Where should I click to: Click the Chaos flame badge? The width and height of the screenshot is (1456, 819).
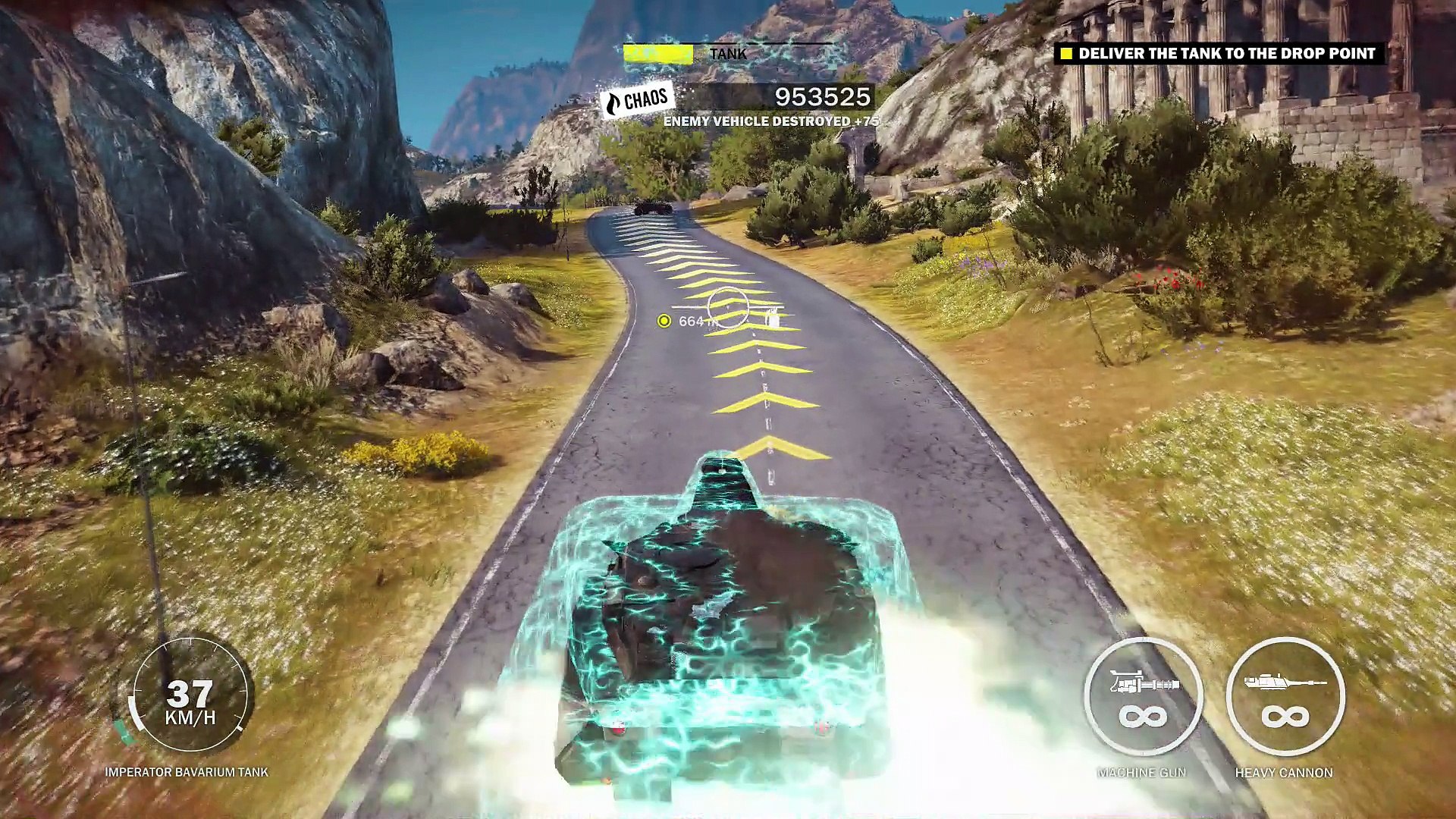pyautogui.click(x=637, y=100)
